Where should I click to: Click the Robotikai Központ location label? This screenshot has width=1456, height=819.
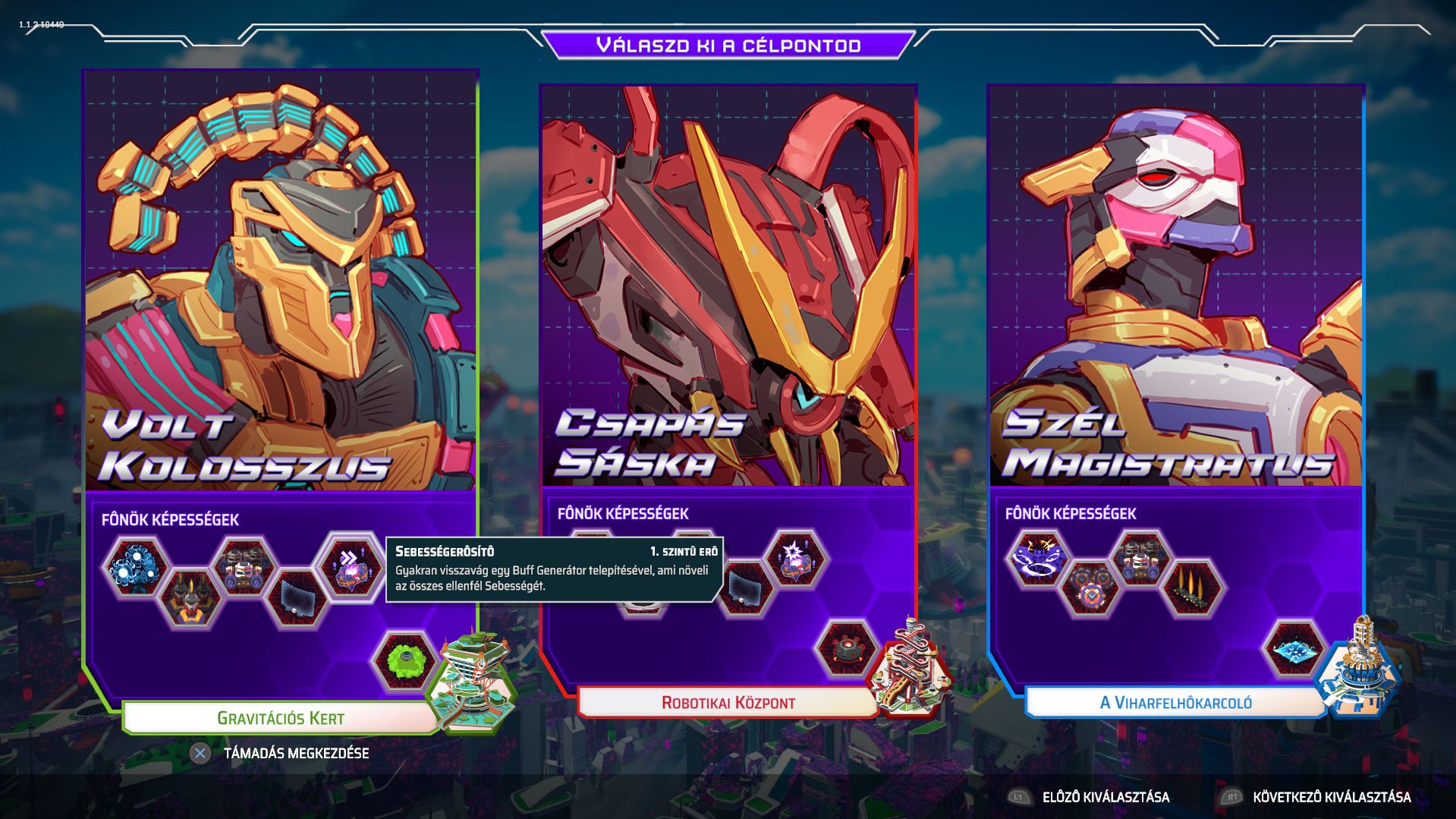728,703
